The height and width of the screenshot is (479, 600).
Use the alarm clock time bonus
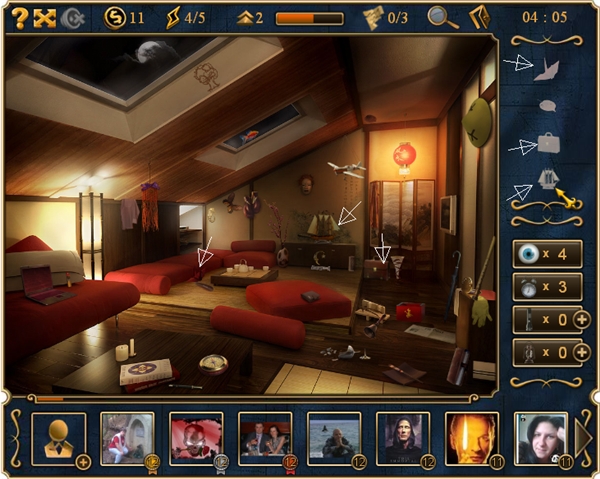pos(528,287)
